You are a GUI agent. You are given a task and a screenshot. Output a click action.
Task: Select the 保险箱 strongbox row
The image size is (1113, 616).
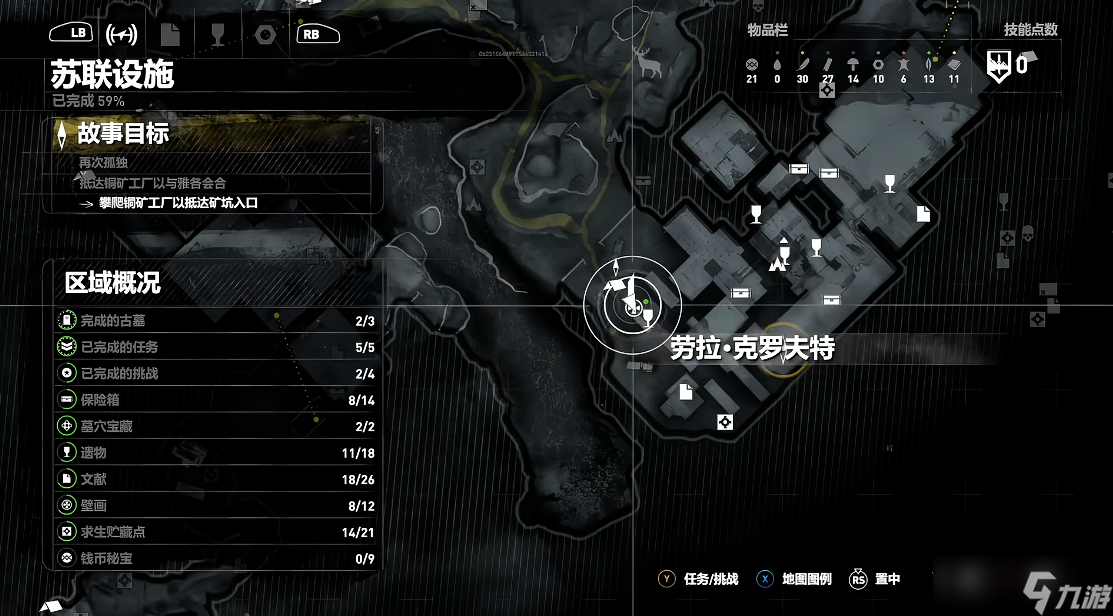[213, 400]
